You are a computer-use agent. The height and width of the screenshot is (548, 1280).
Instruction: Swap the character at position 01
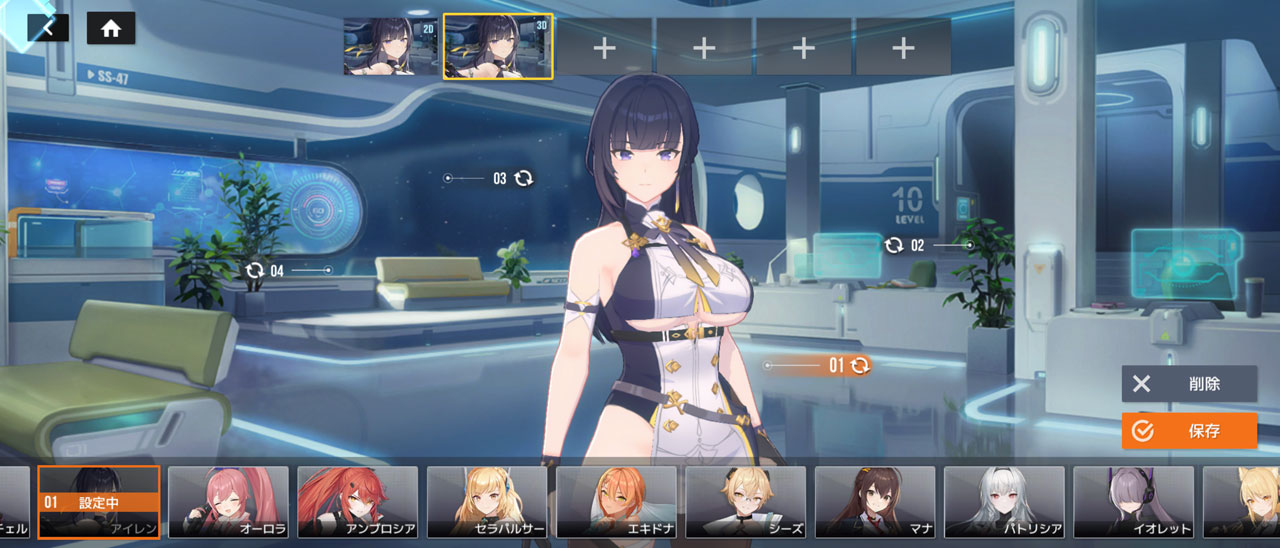(860, 366)
